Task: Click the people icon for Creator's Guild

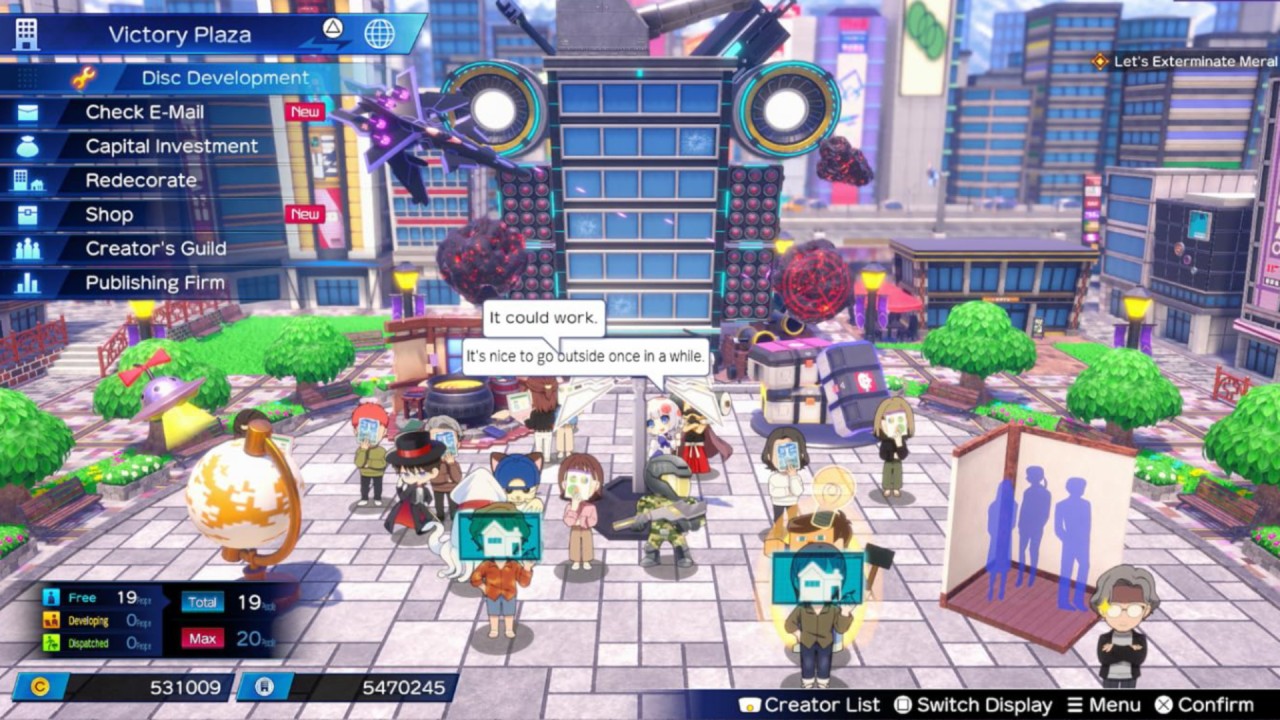Action: pyautogui.click(x=26, y=248)
